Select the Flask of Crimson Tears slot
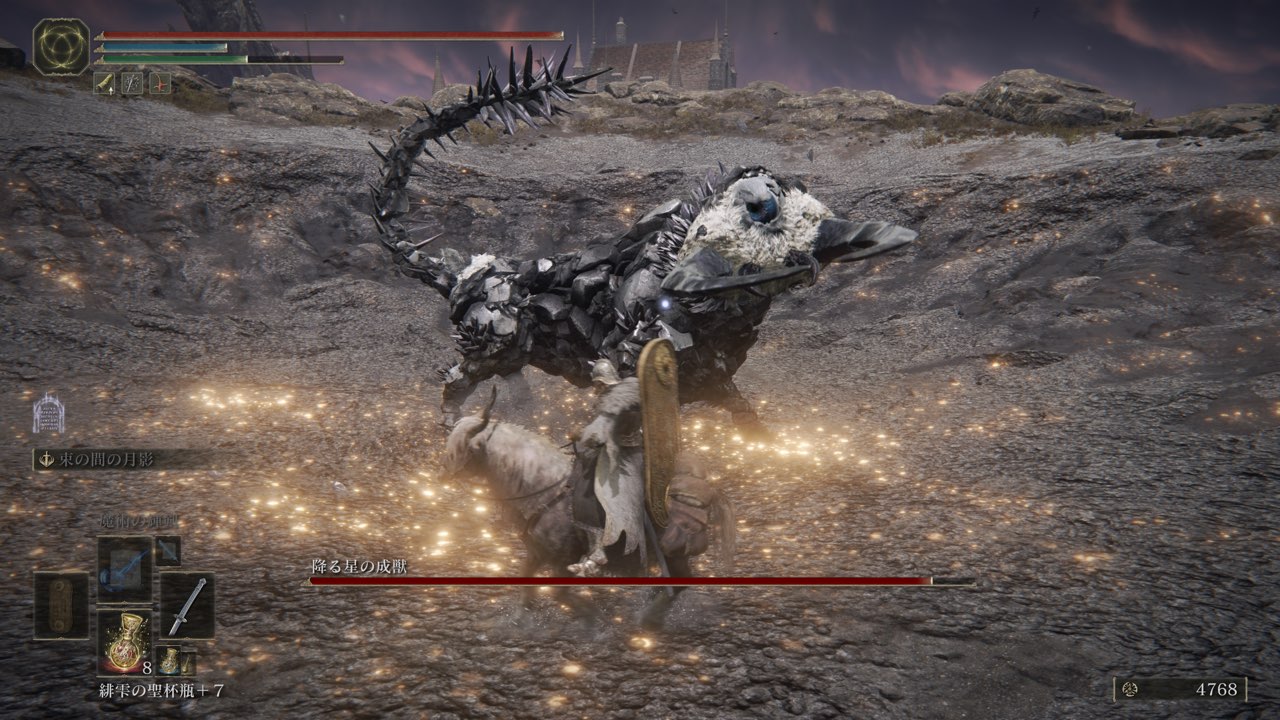The image size is (1280, 720). [125, 641]
